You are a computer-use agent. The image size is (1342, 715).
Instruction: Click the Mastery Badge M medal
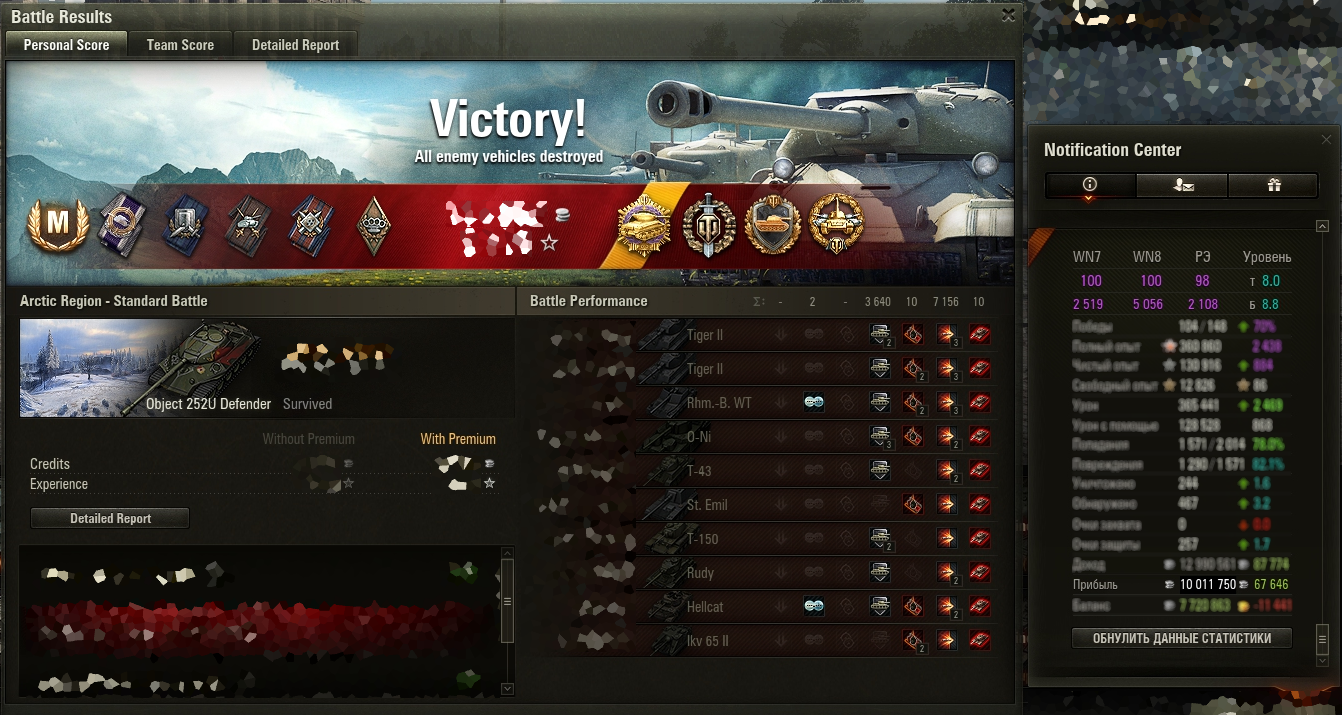57,224
